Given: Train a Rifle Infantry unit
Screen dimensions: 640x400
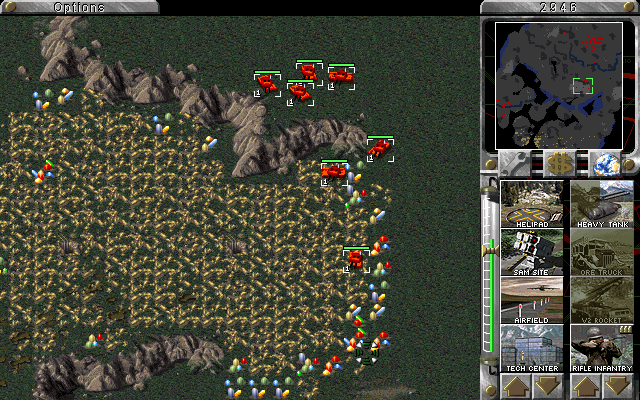Looking at the screenshot, I should [602, 348].
